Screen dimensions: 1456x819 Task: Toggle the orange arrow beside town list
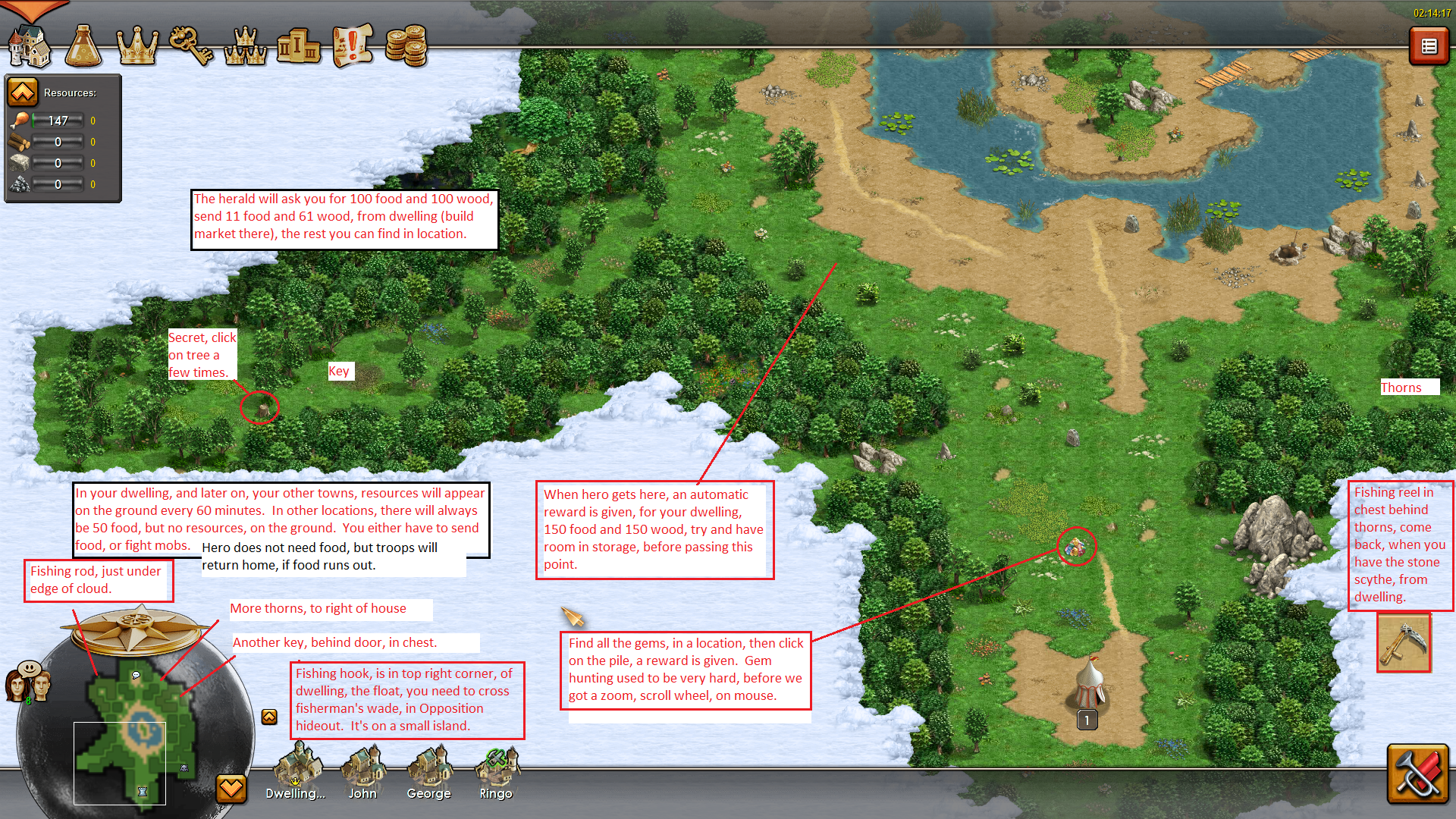(x=231, y=789)
